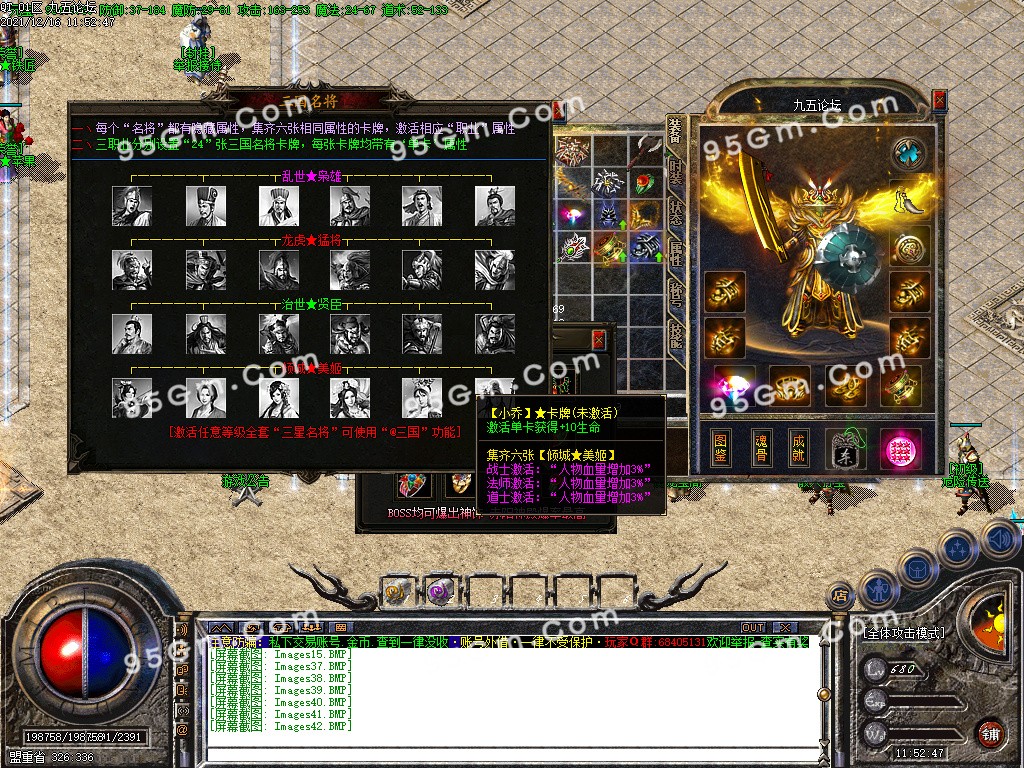Select the rainbow gem equipment slot
Image resolution: width=1024 pixels, height=768 pixels.
click(x=734, y=385)
